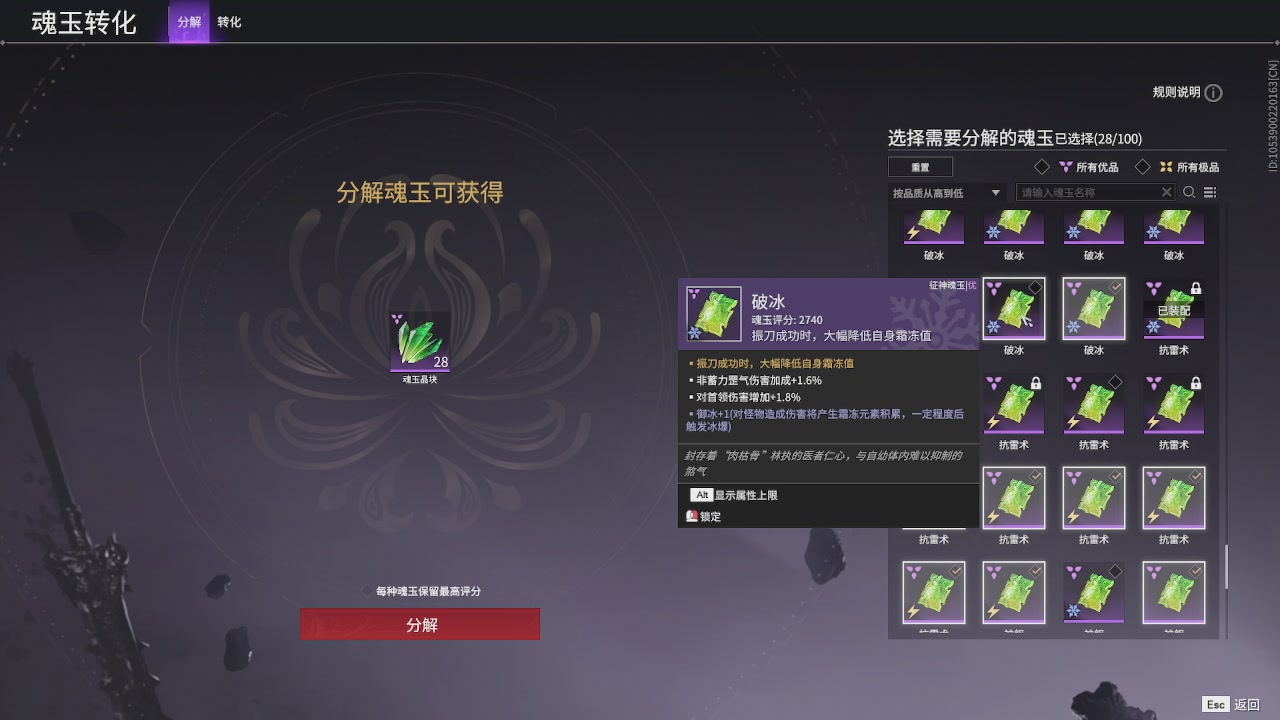Toggle the 所有优品 selection diamond
The image size is (1280, 720).
(1042, 167)
